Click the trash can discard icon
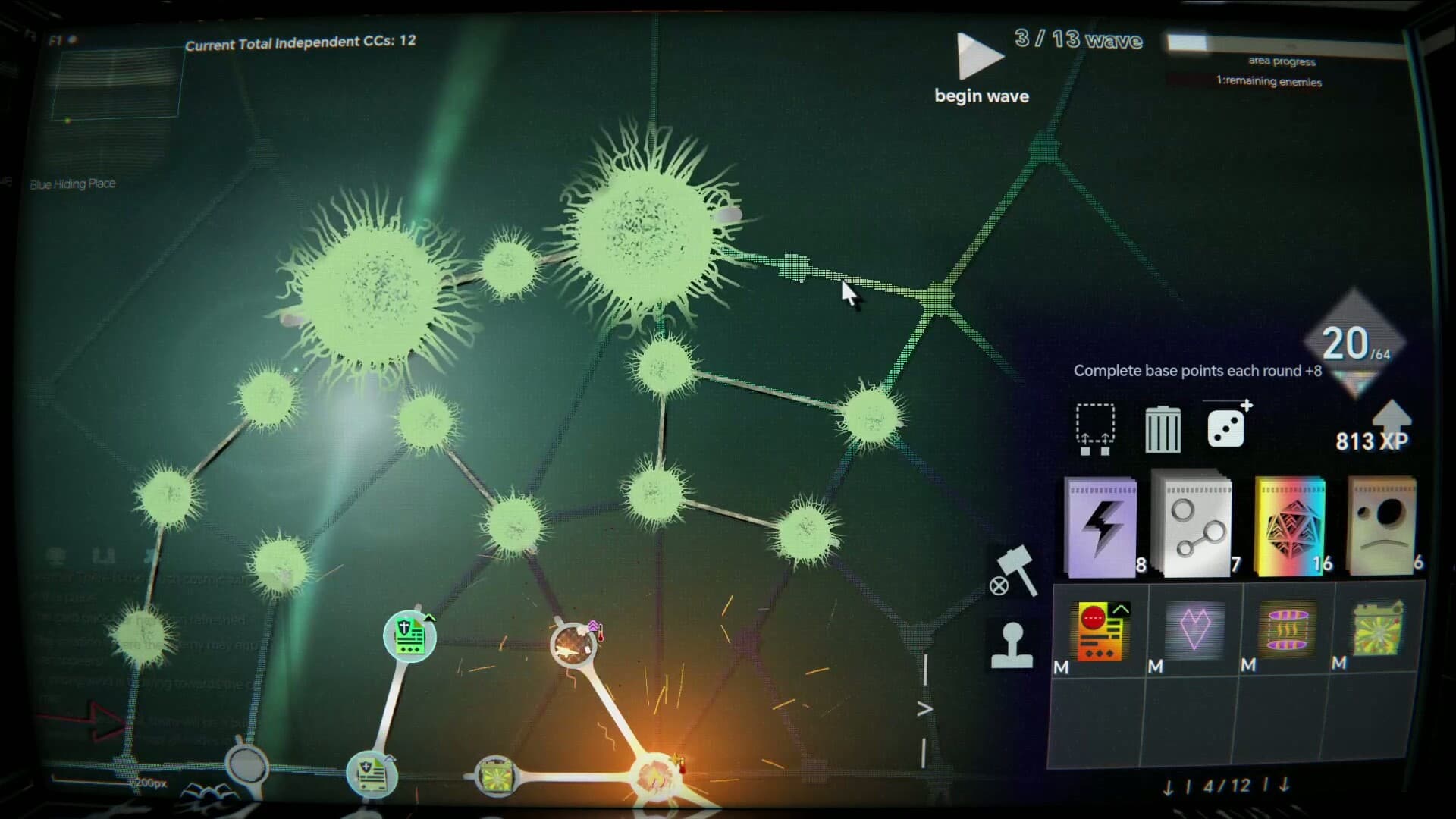1456x819 pixels. click(x=1164, y=428)
